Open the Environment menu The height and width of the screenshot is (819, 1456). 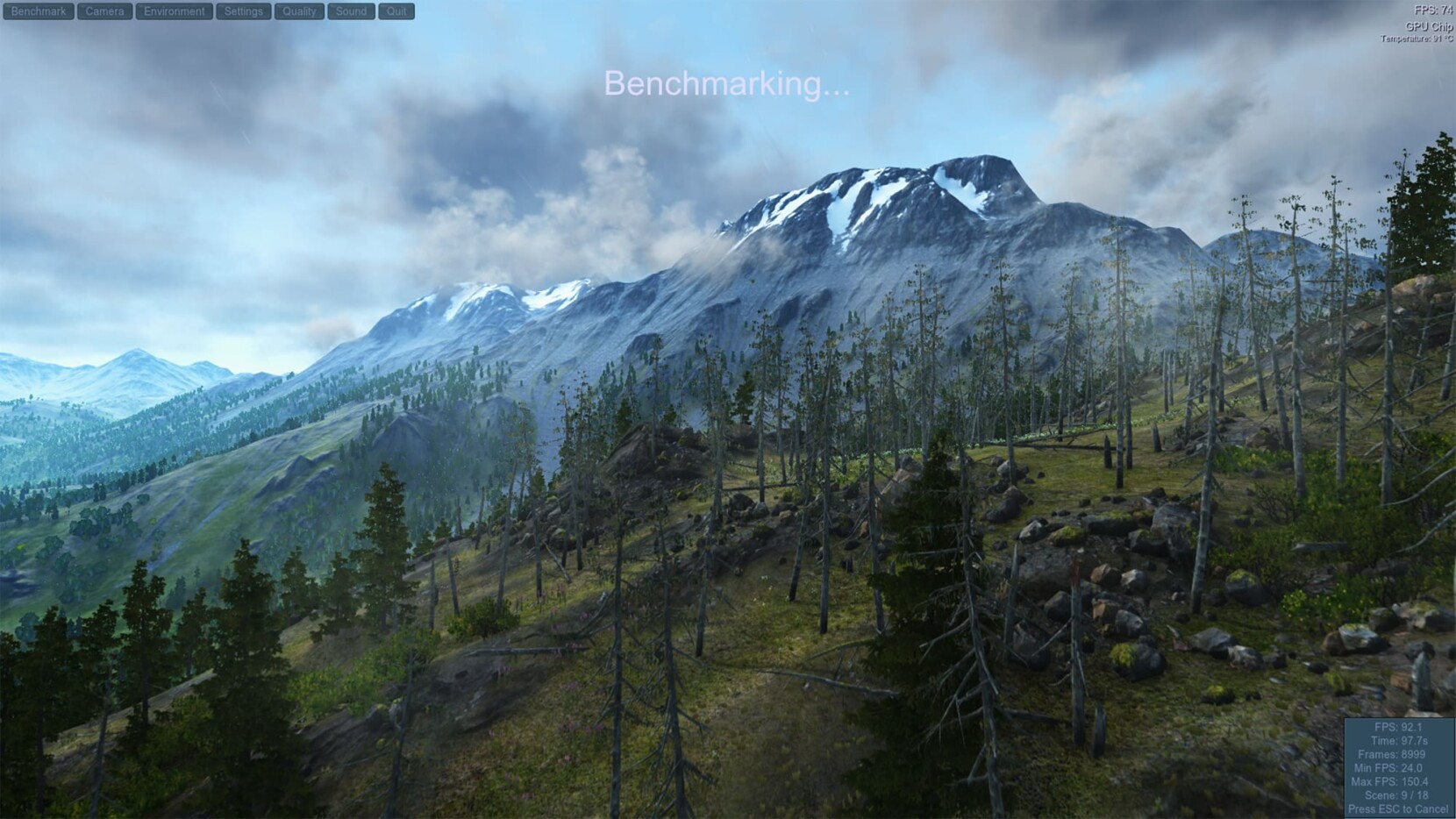point(173,11)
